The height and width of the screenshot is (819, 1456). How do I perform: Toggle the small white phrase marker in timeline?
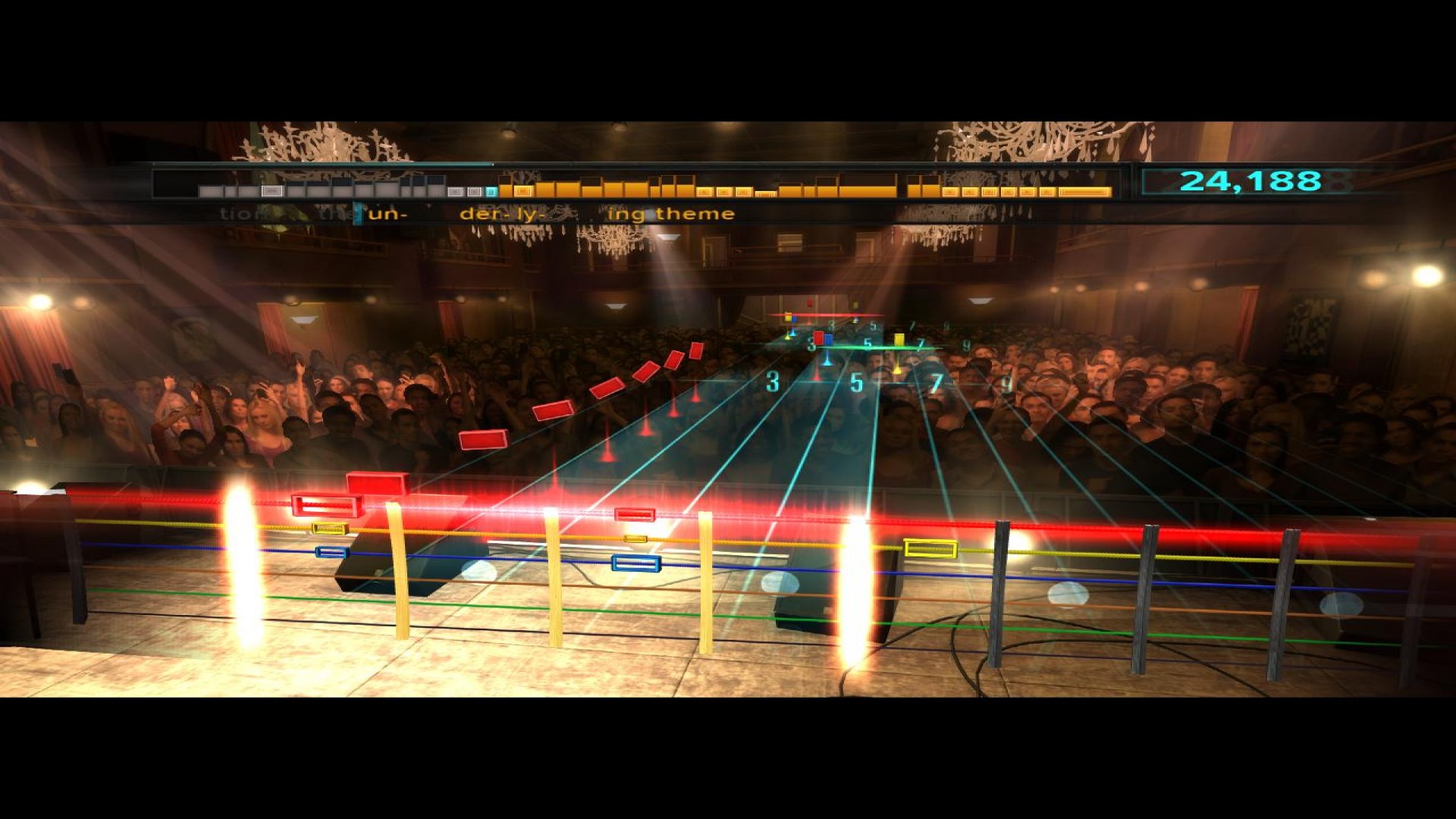click(x=270, y=190)
